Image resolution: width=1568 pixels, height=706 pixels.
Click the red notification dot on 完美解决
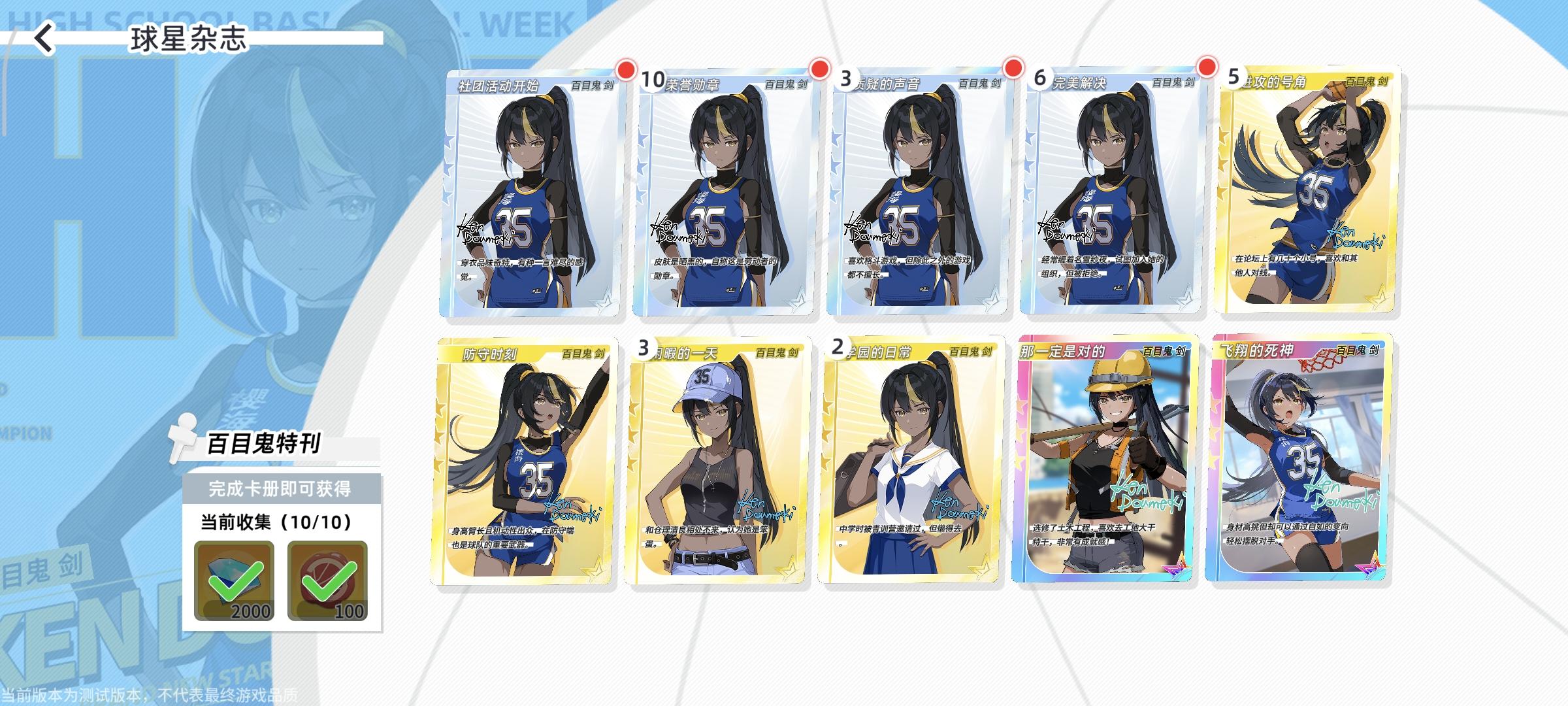pyautogui.click(x=1208, y=67)
